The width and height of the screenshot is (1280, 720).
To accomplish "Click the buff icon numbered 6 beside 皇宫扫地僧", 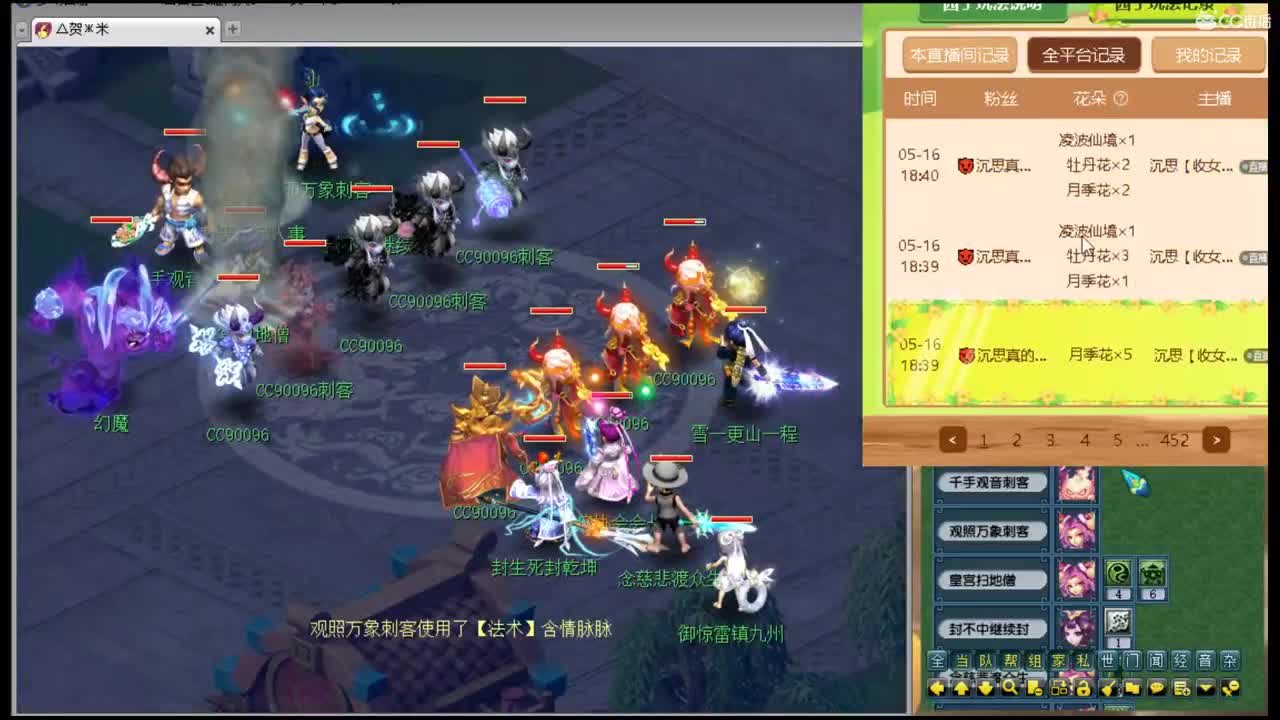I will (1152, 570).
